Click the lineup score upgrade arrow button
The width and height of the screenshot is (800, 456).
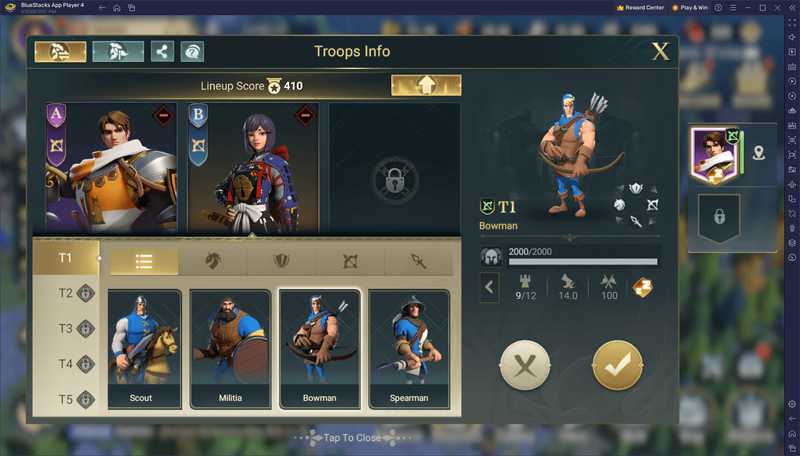(426, 86)
